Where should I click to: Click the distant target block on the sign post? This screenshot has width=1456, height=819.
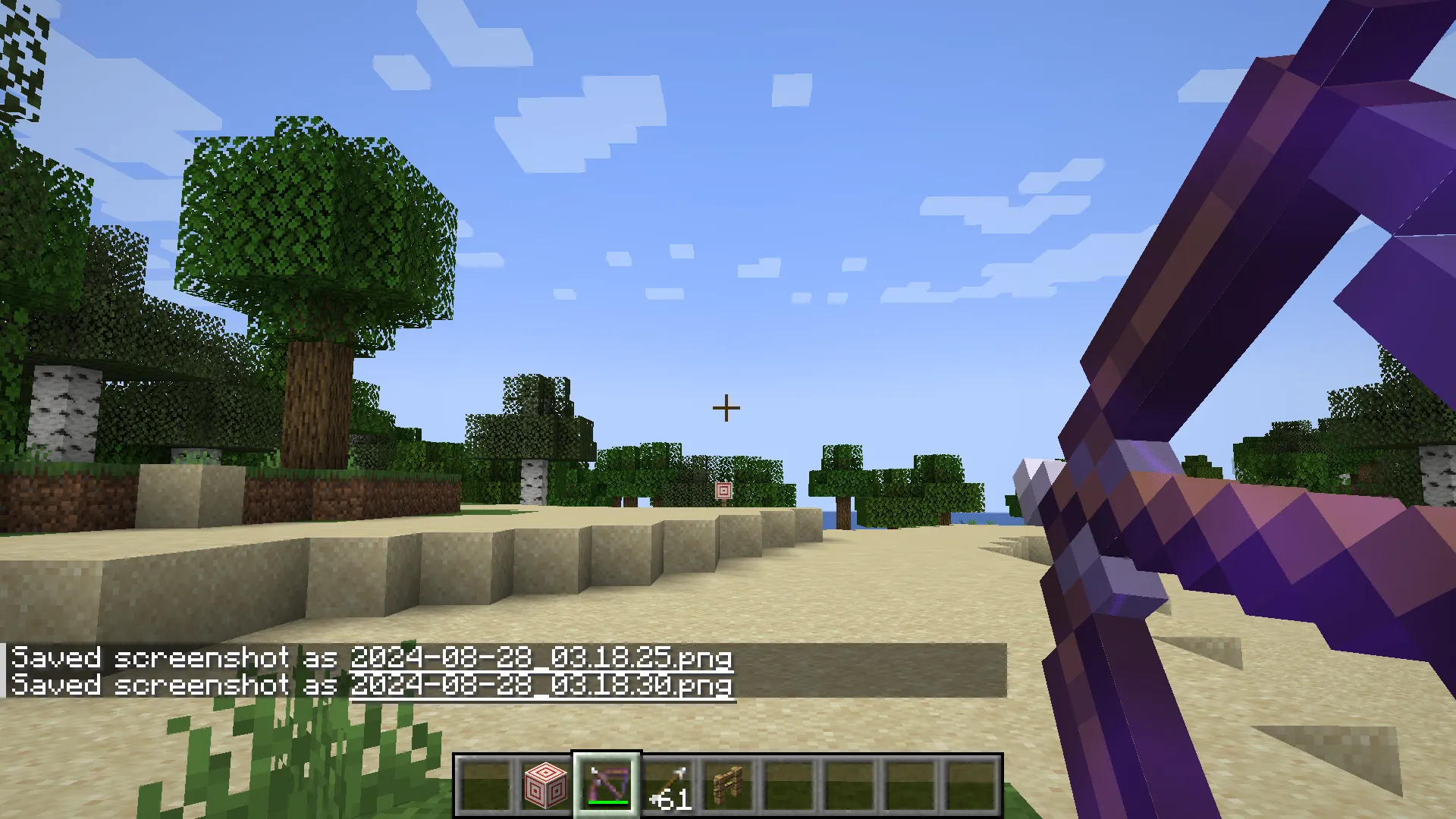click(723, 492)
